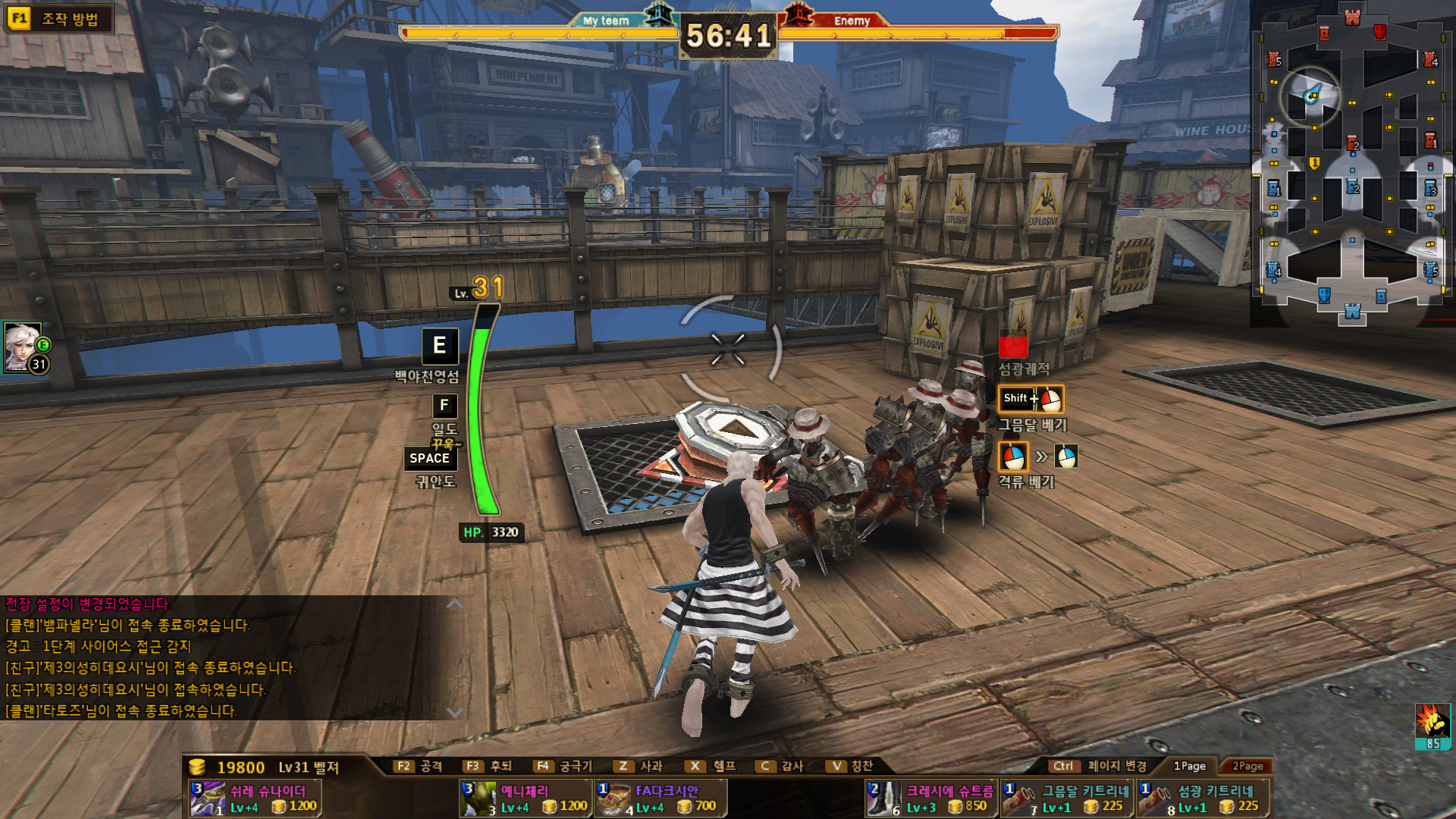The height and width of the screenshot is (819, 1456).
Task: Switch to the 2Page item tab
Action: click(1247, 766)
